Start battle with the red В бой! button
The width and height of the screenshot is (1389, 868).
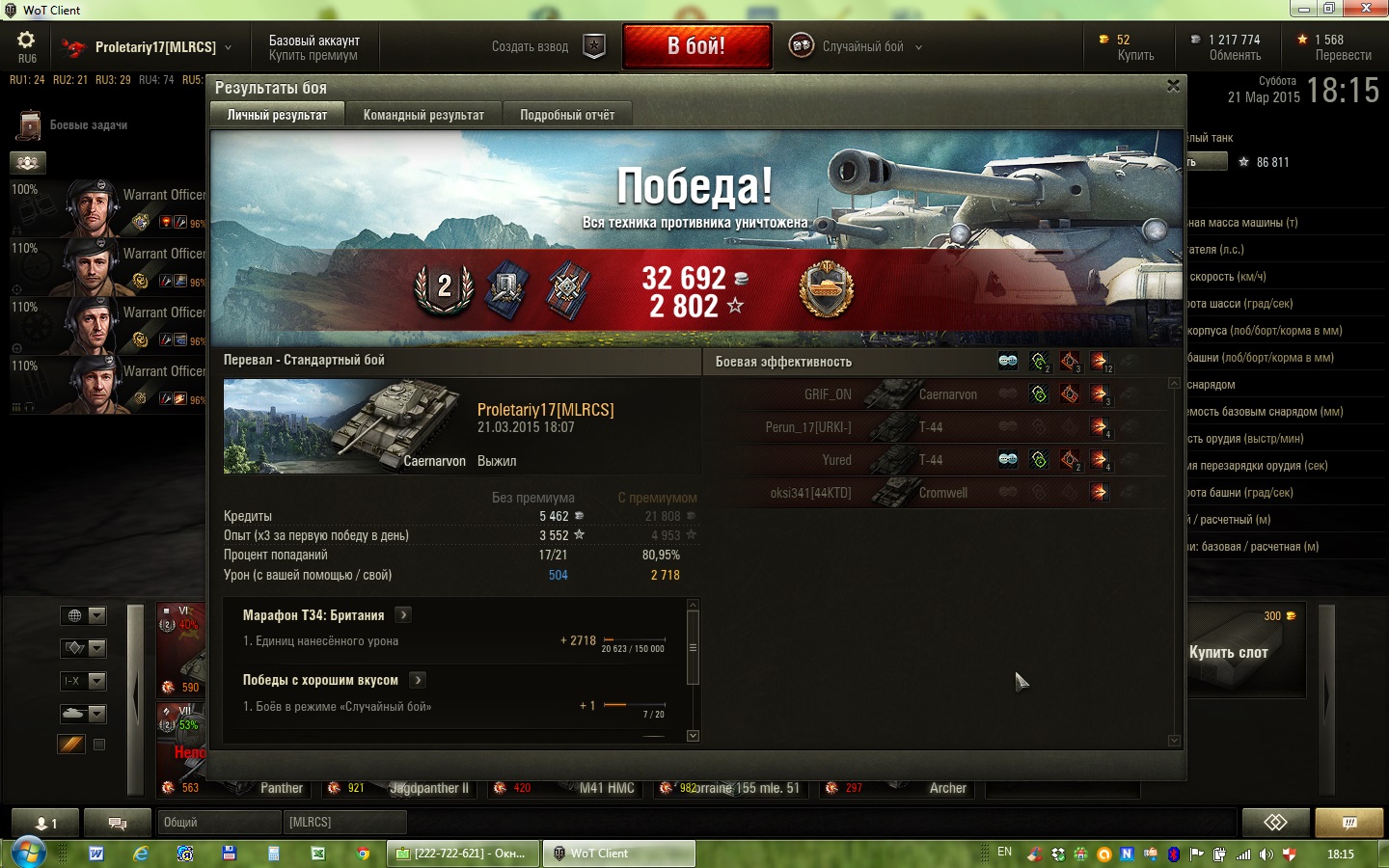click(x=696, y=46)
